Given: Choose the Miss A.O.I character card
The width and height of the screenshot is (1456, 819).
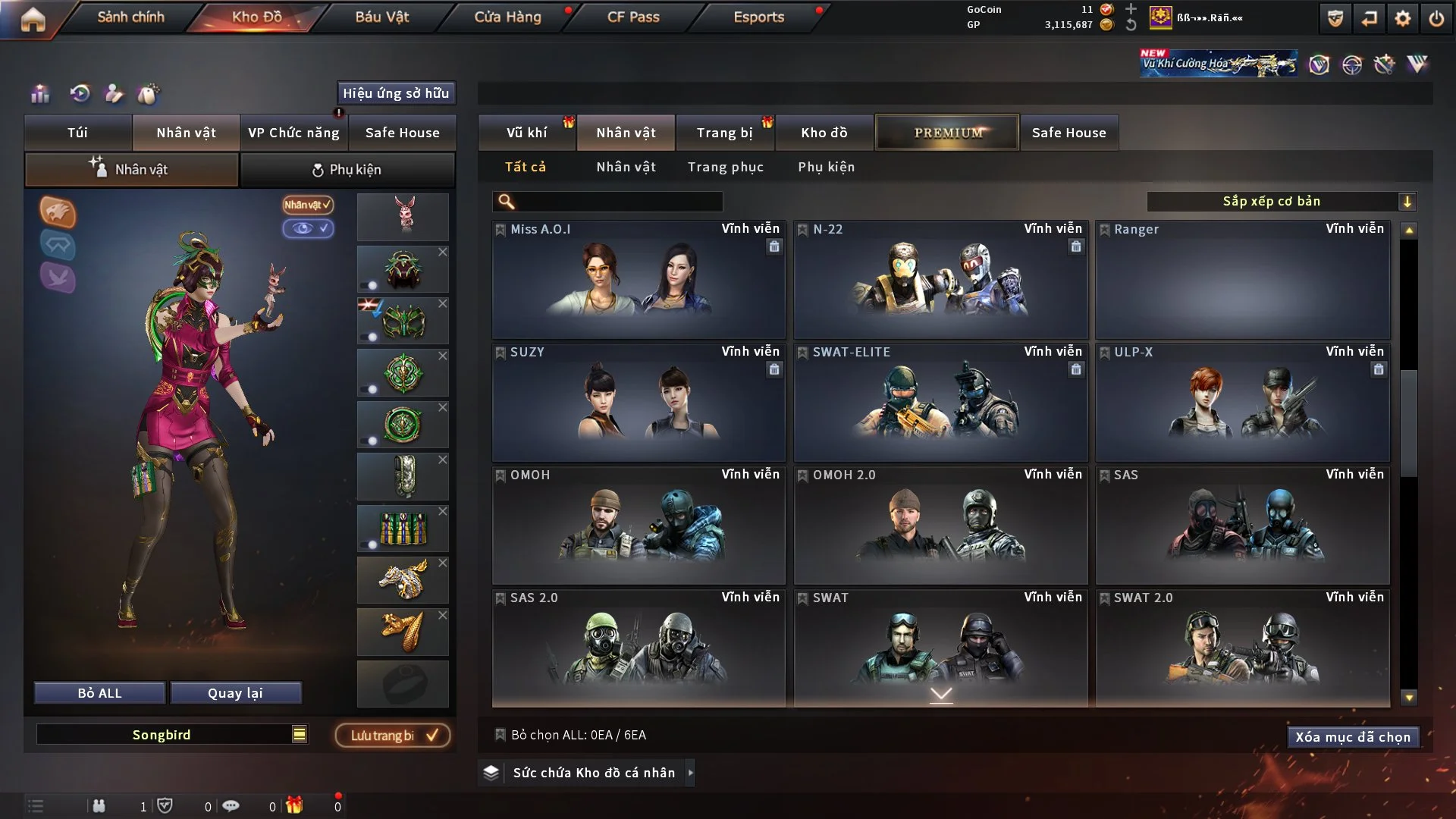Looking at the screenshot, I should point(639,281).
